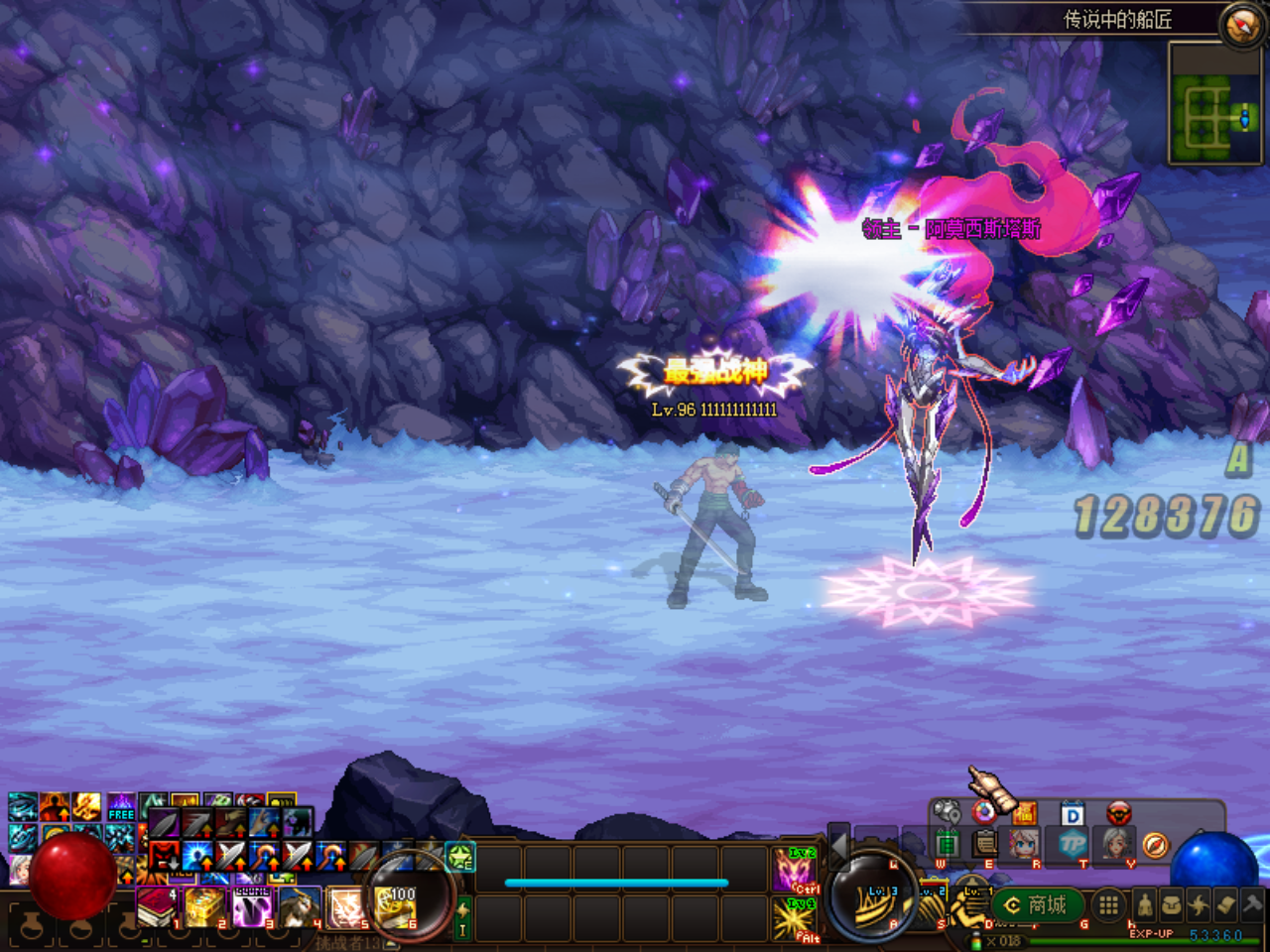
Task: Use the bearded creature item in slot 4
Action: (x=300, y=906)
